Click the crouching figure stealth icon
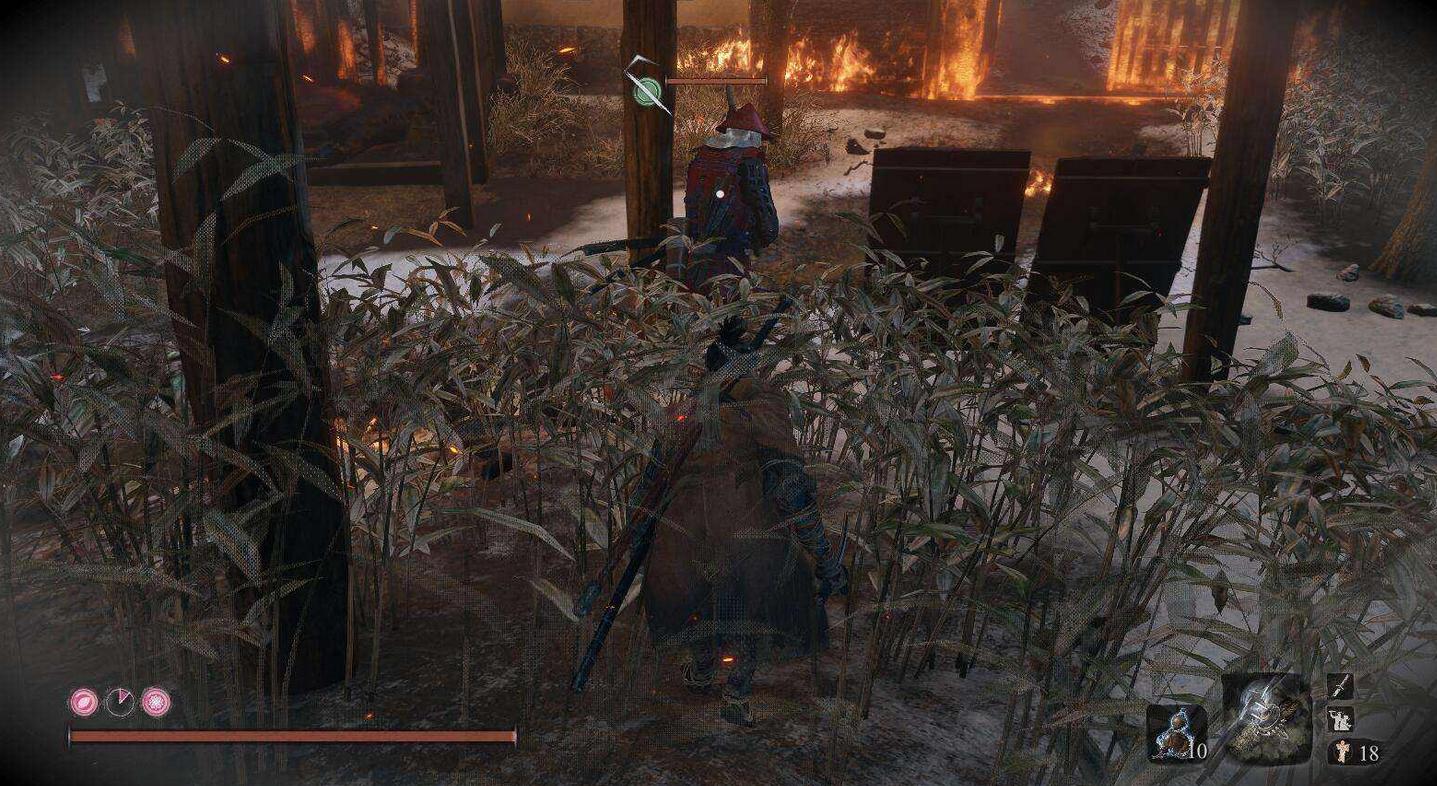This screenshot has width=1437, height=786. tap(1340, 719)
